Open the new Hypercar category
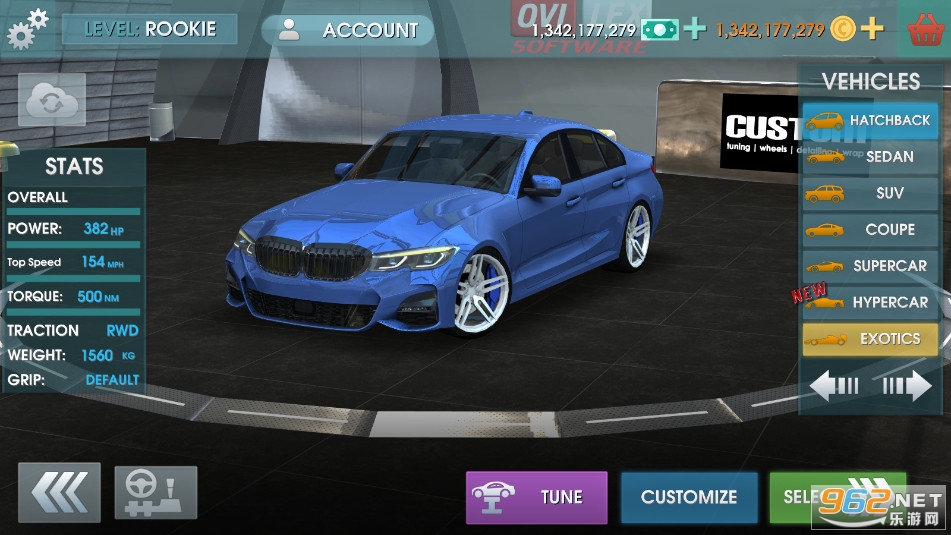 point(869,302)
